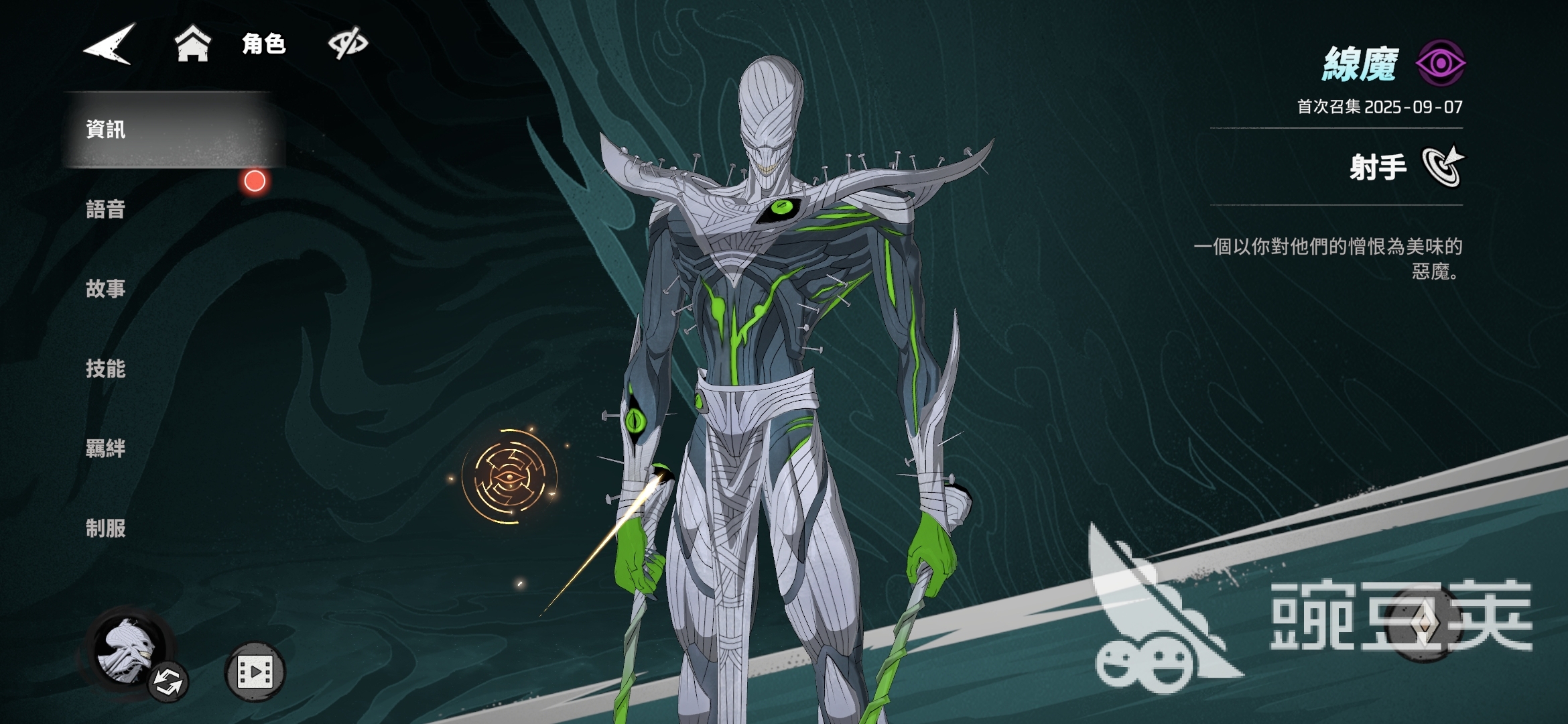This screenshot has height=724, width=1568.
Task: View the 制服 outfits tab
Action: pyautogui.click(x=106, y=528)
